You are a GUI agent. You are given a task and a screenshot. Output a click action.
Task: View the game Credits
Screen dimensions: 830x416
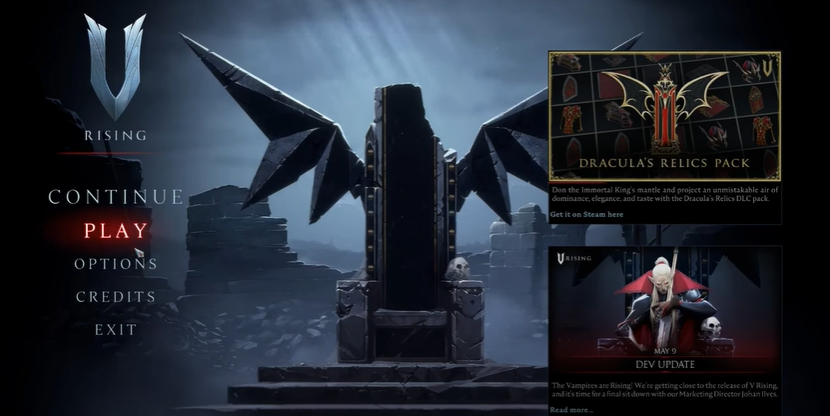pyautogui.click(x=116, y=297)
